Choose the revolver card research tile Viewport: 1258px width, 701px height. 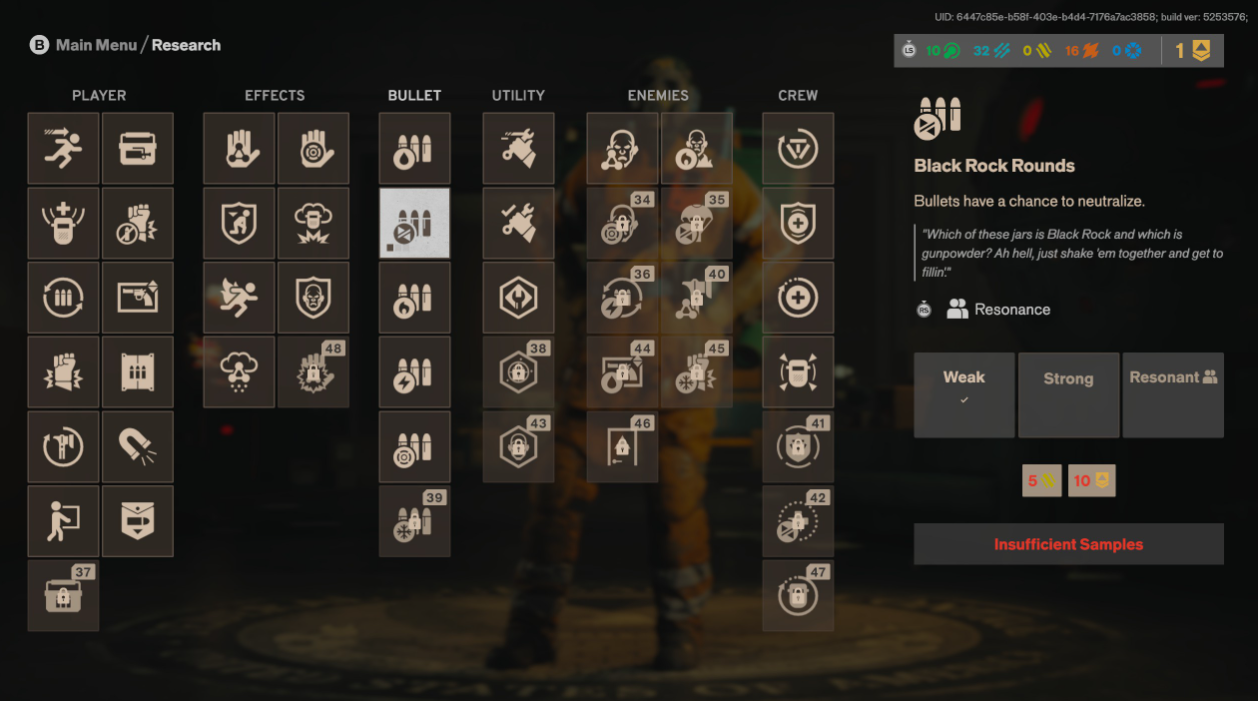(x=138, y=297)
